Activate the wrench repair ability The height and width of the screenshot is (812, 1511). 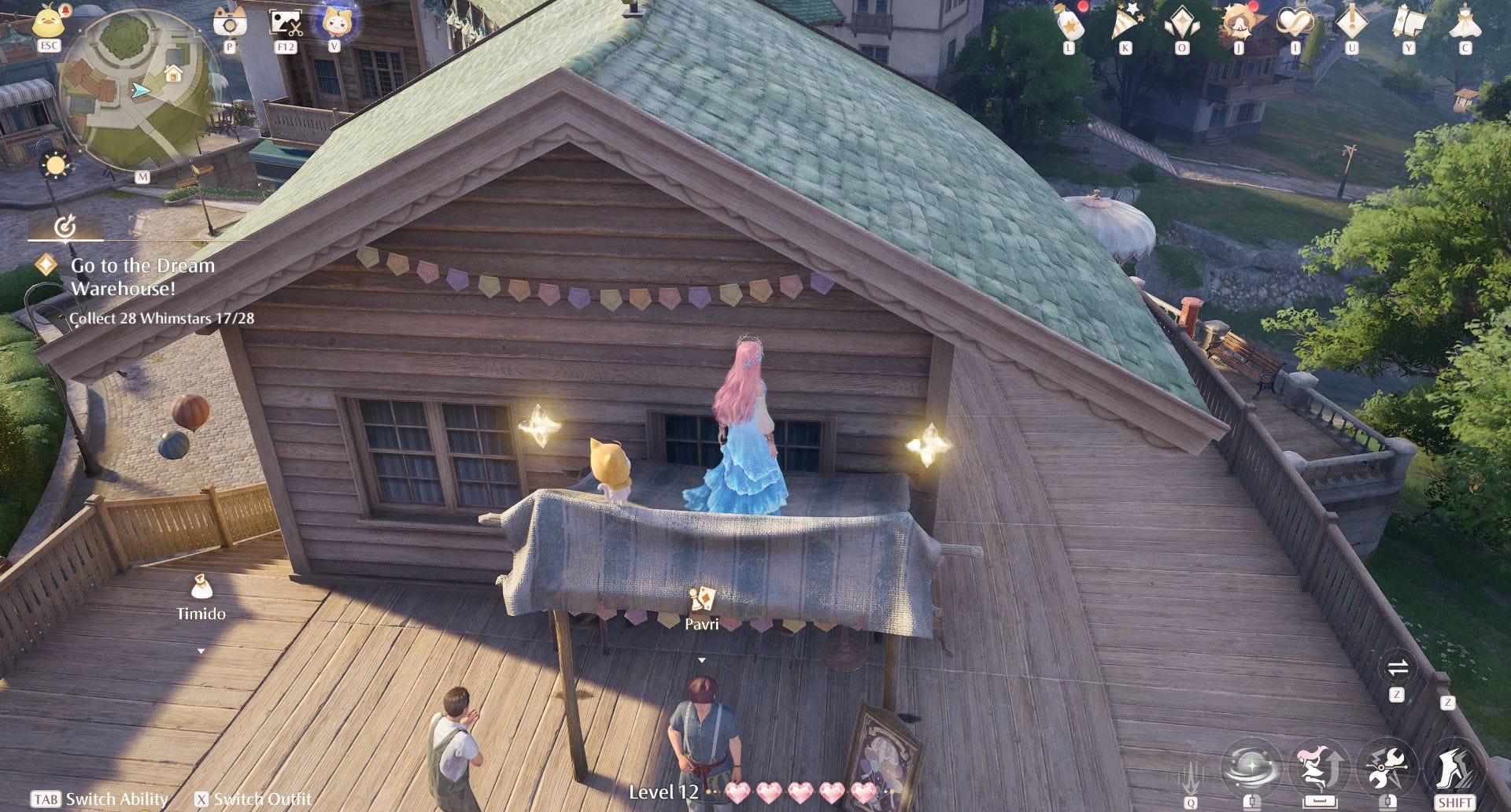pos(1387,766)
